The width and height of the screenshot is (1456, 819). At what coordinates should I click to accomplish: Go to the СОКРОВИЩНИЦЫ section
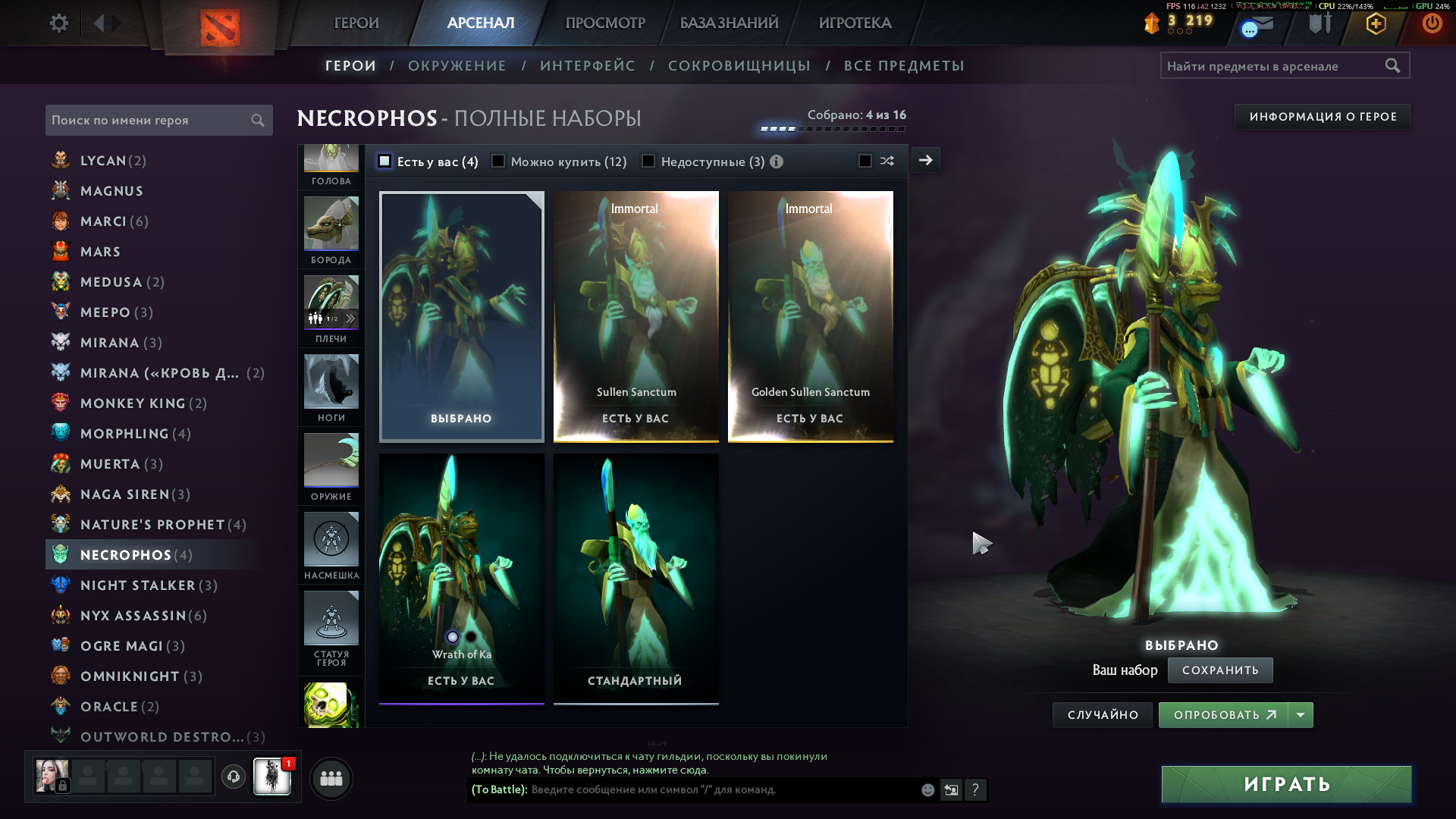(739, 66)
